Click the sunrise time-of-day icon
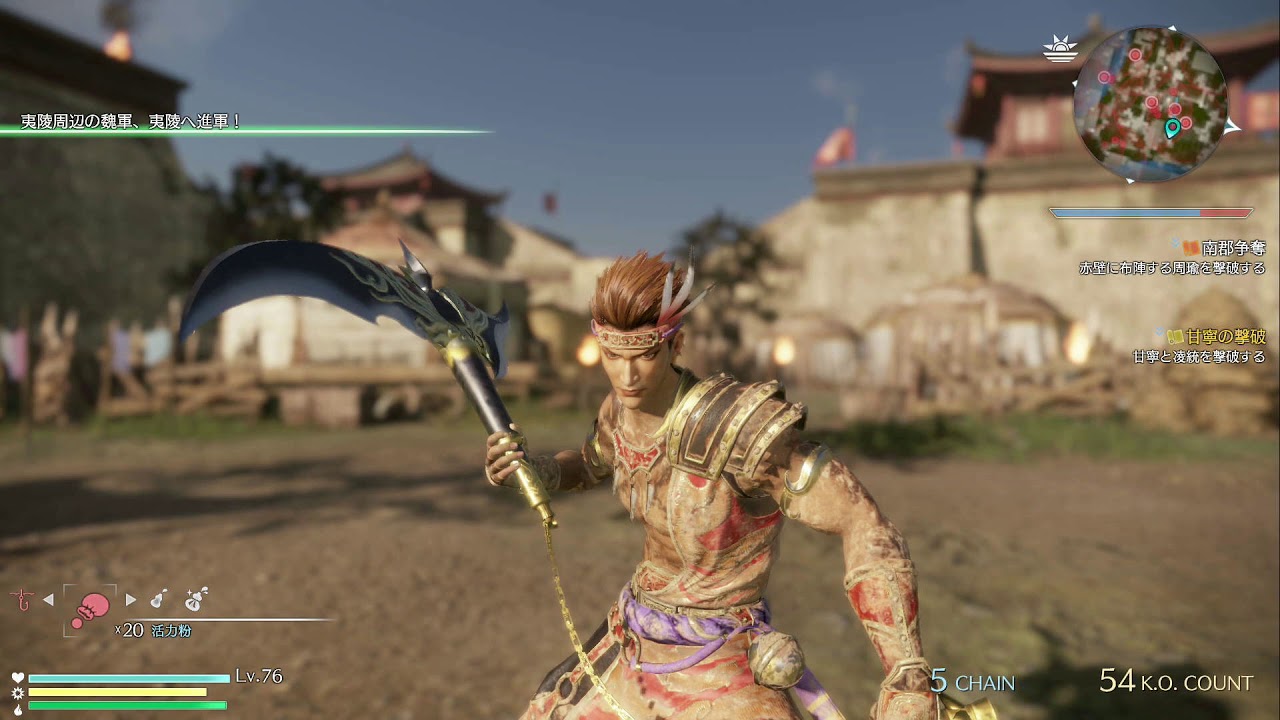 click(x=1058, y=48)
